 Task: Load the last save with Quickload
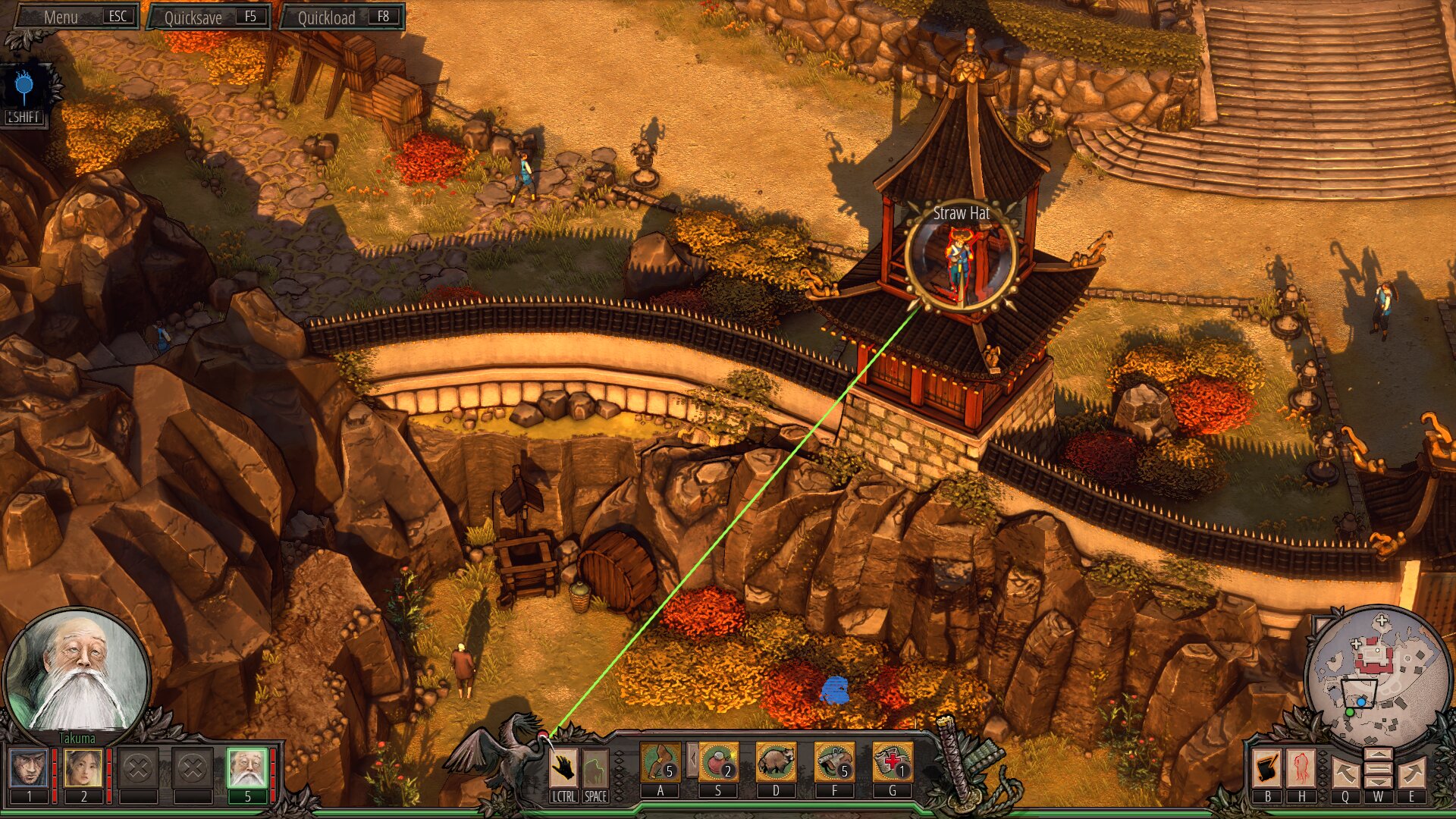342,17
